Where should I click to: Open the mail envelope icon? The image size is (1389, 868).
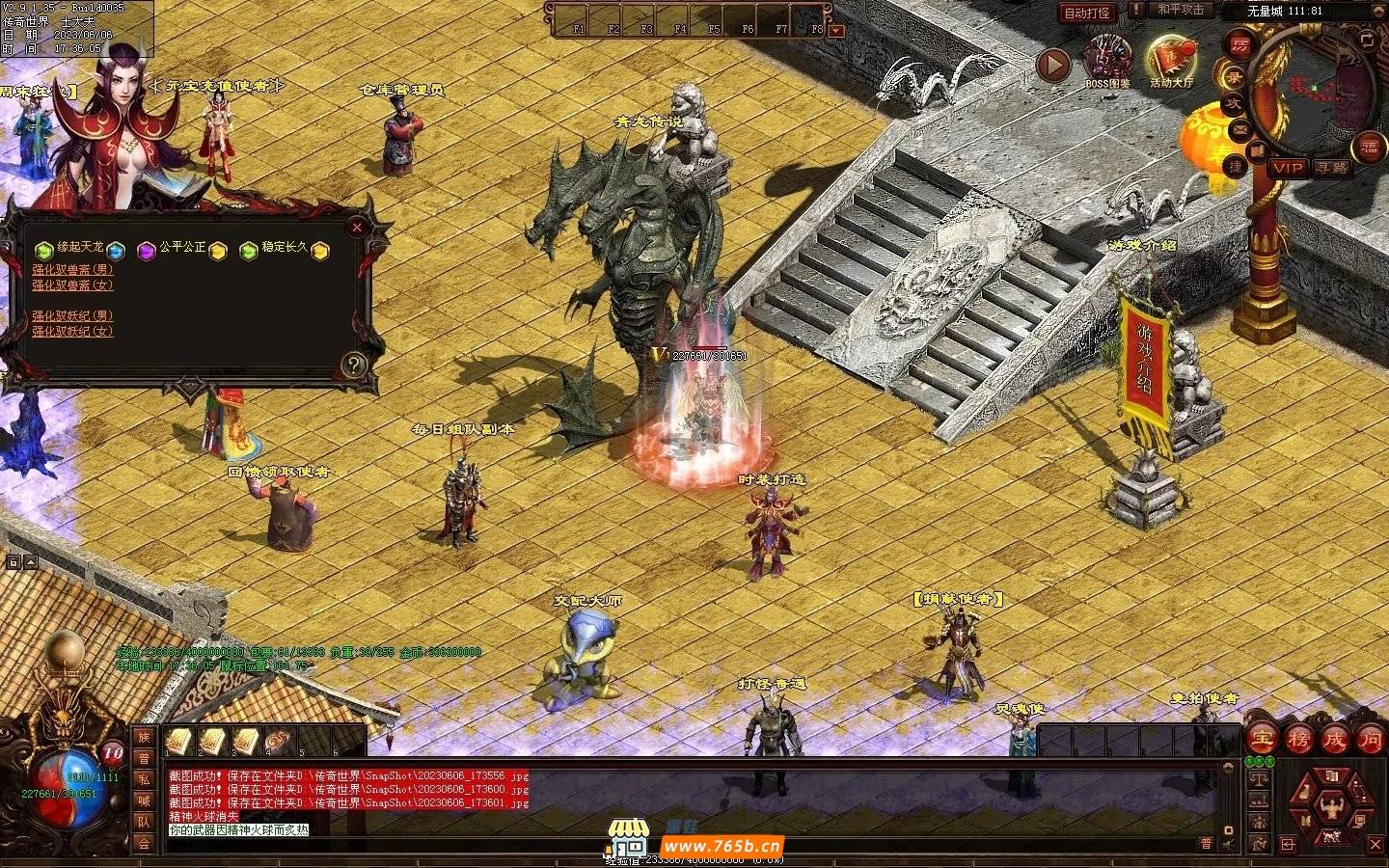[1240, 129]
